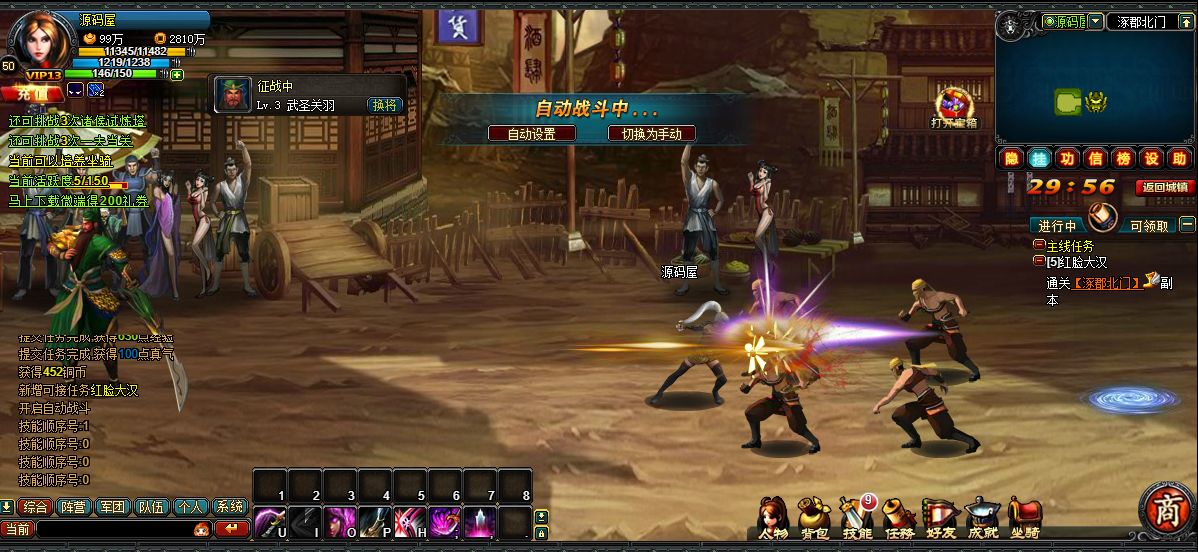1198x552 pixels.
Task: Open the 任务 quest scroll icon
Action: tap(899, 516)
